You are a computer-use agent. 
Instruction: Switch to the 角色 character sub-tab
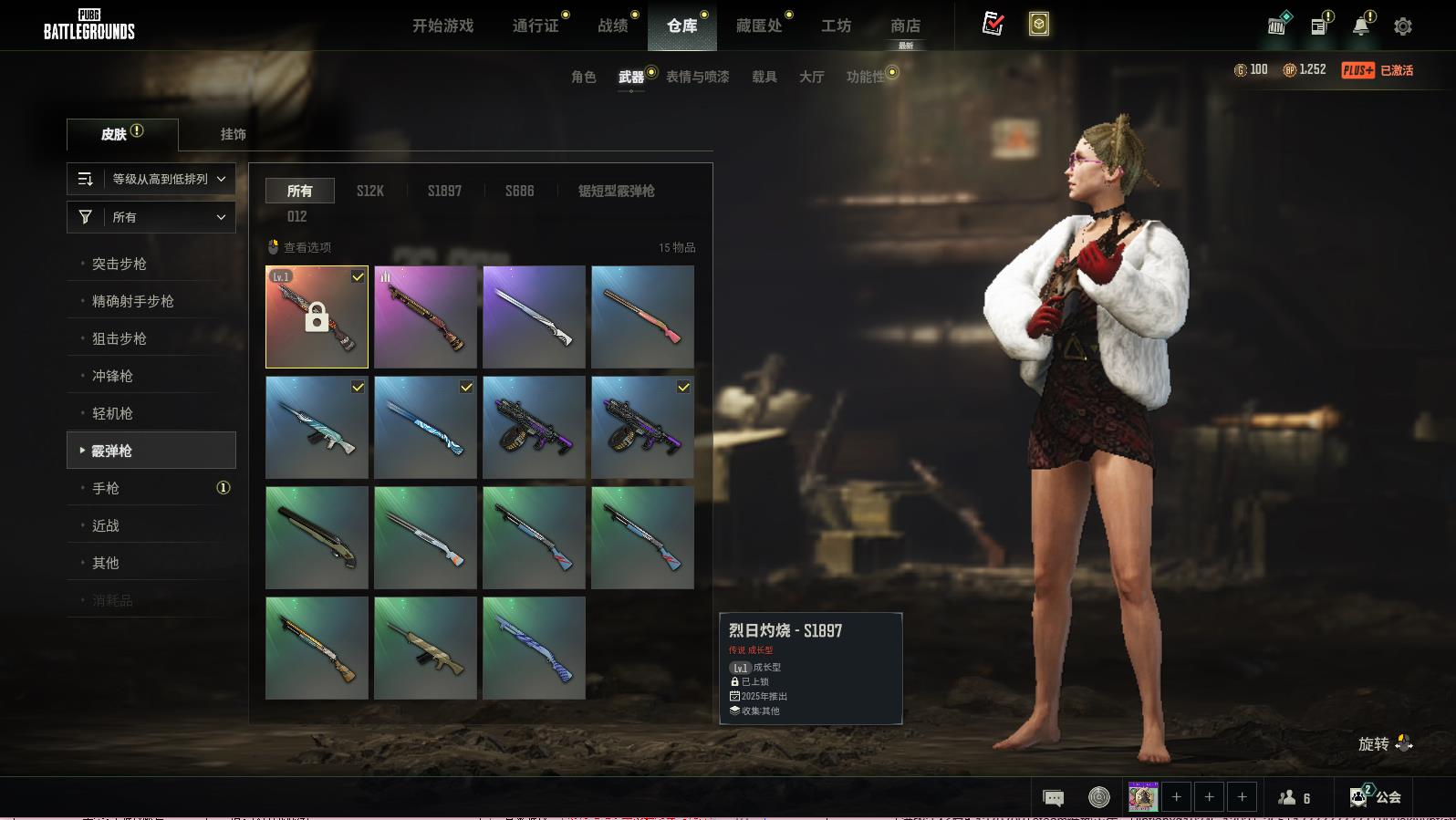click(x=583, y=77)
